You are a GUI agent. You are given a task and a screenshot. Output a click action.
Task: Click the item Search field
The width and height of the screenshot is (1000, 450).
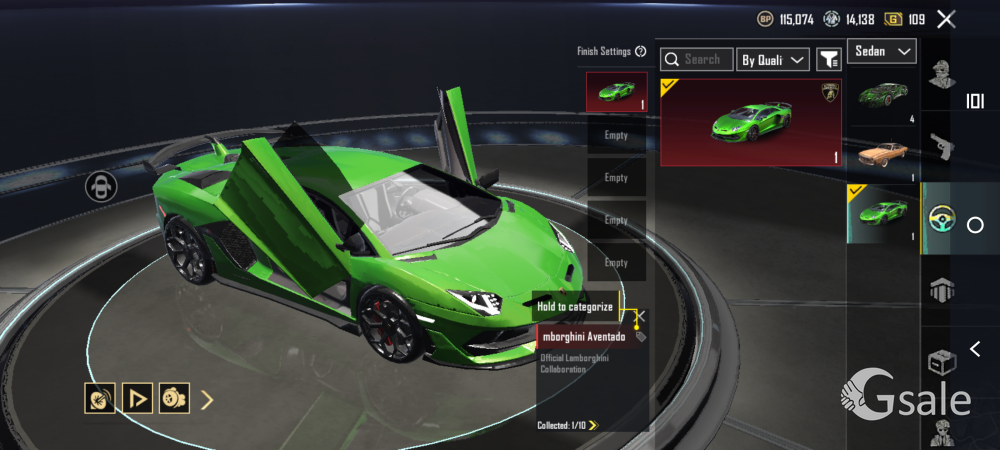[697, 60]
